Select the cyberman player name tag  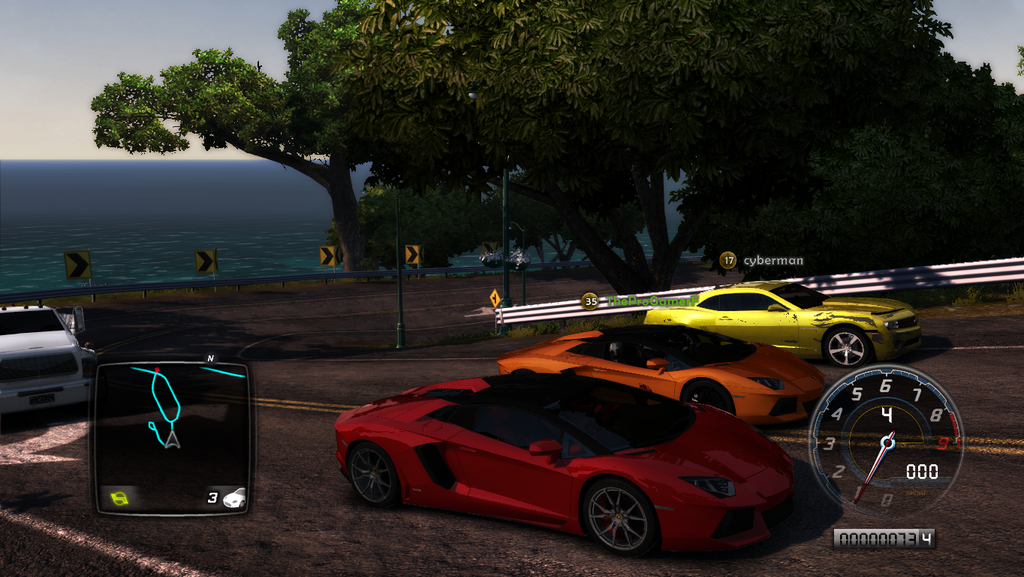point(772,261)
